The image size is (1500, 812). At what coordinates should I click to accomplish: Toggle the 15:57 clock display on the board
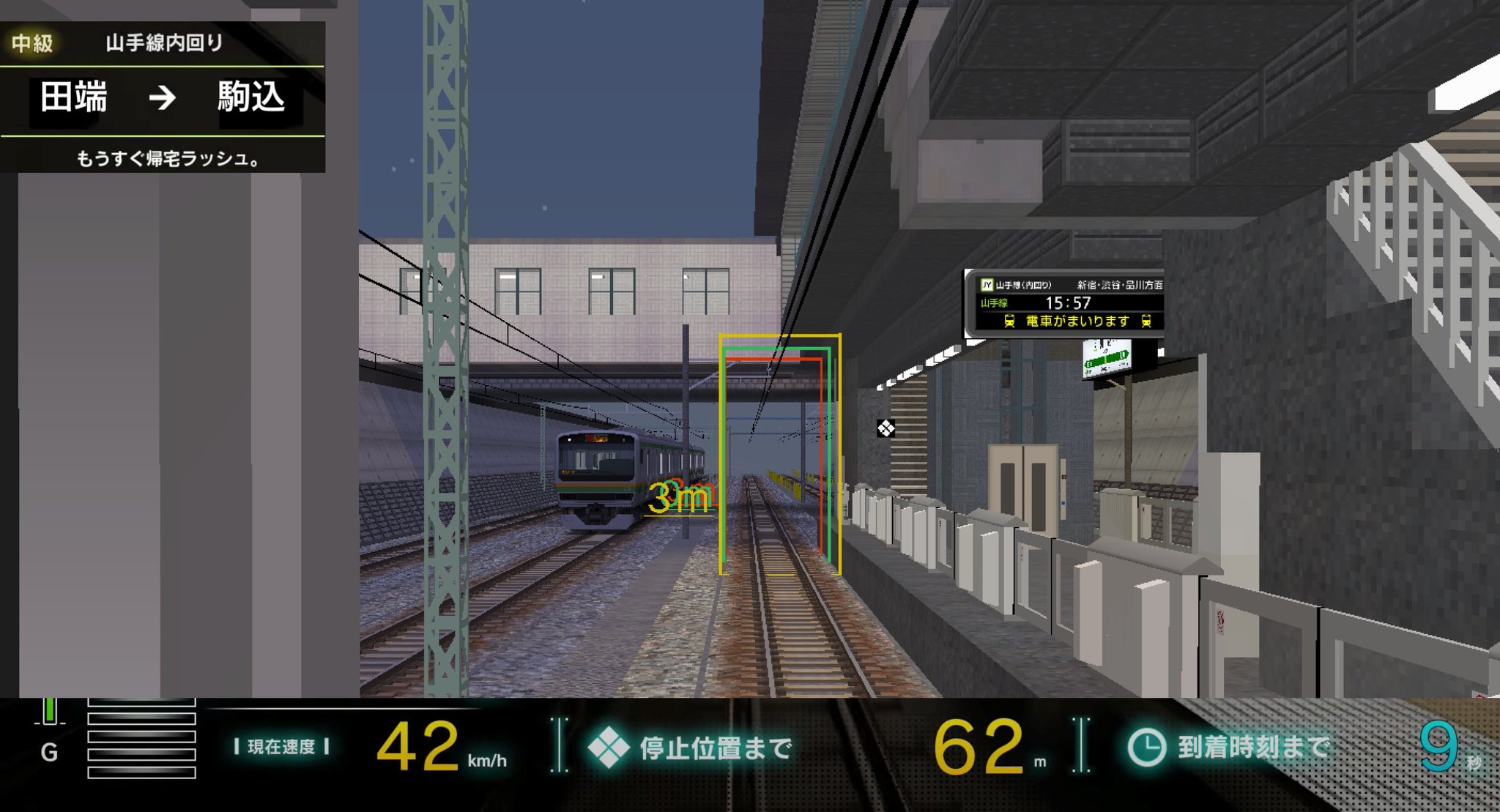coord(1069,301)
